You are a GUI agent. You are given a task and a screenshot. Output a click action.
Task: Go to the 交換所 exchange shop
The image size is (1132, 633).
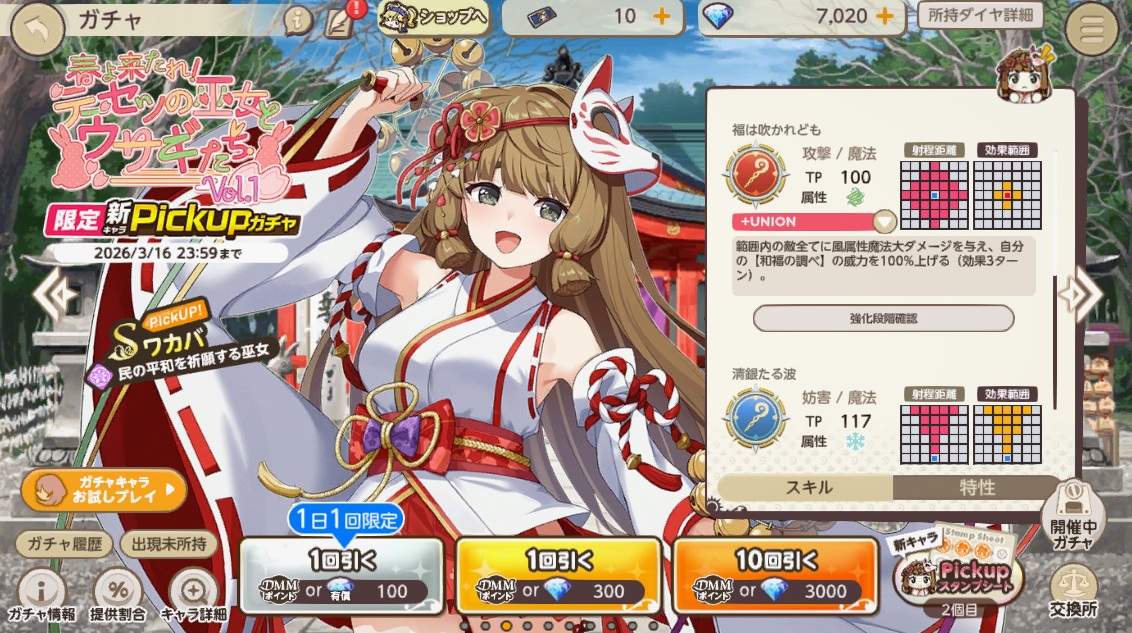pyautogui.click(x=1075, y=590)
